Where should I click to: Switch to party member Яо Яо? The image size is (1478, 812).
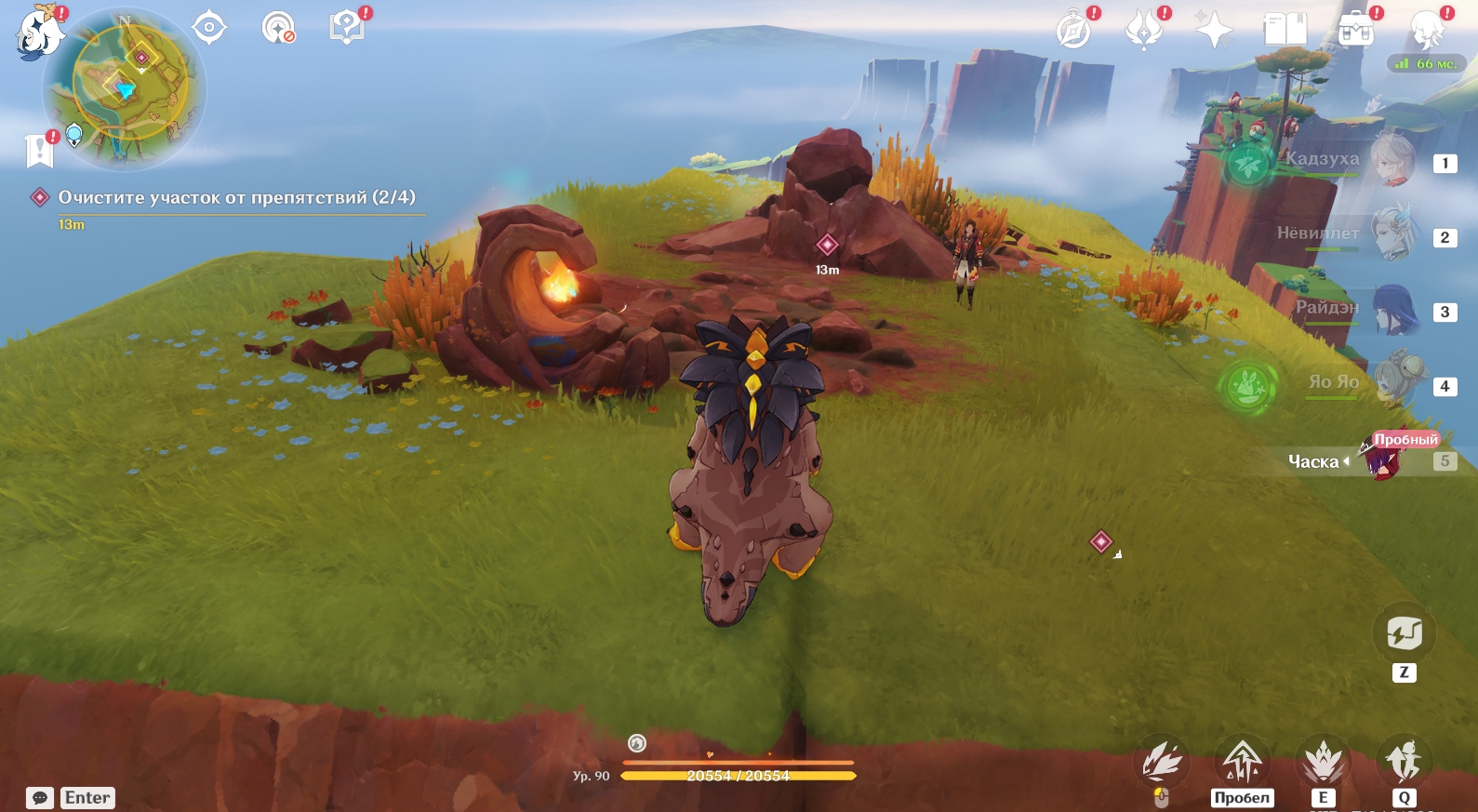coord(1392,382)
